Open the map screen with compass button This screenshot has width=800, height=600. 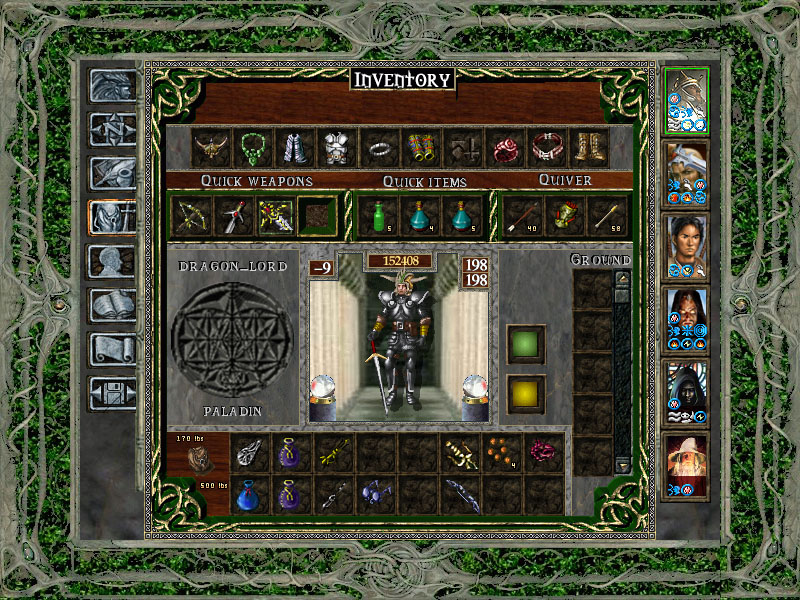coord(111,129)
